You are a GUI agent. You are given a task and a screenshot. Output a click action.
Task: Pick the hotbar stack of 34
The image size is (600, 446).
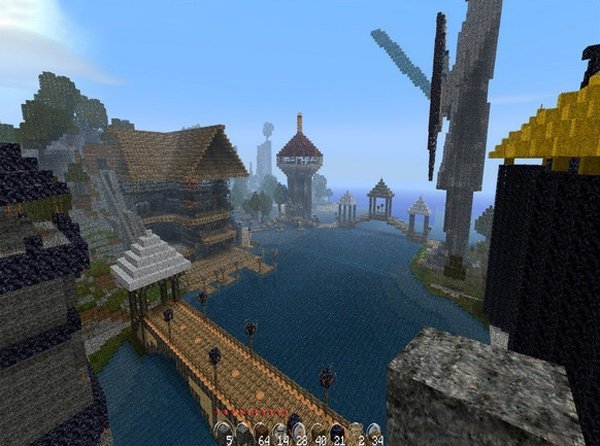[x=373, y=433]
